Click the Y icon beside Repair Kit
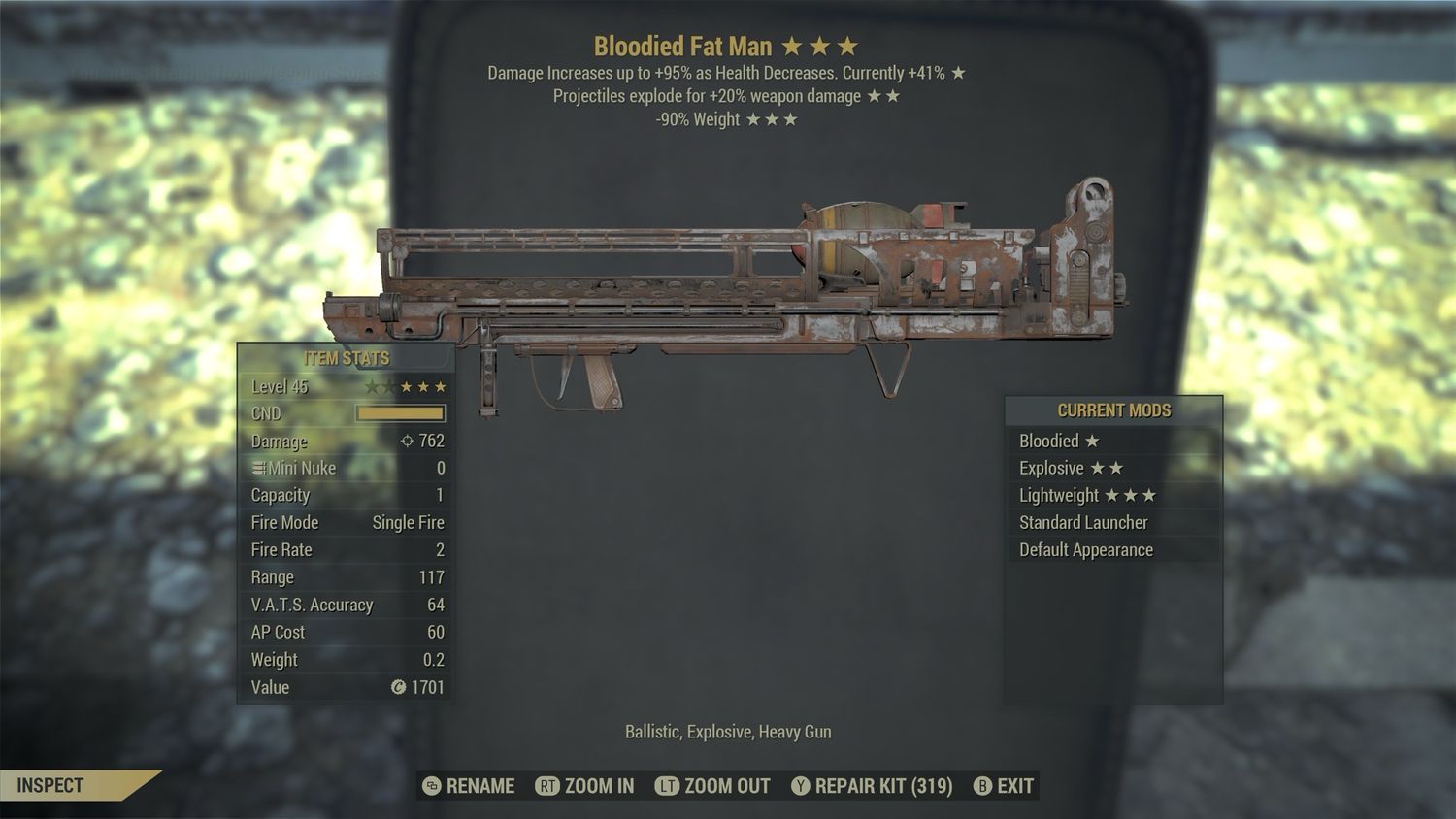Screen dimensions: 1456x819 tap(802, 787)
